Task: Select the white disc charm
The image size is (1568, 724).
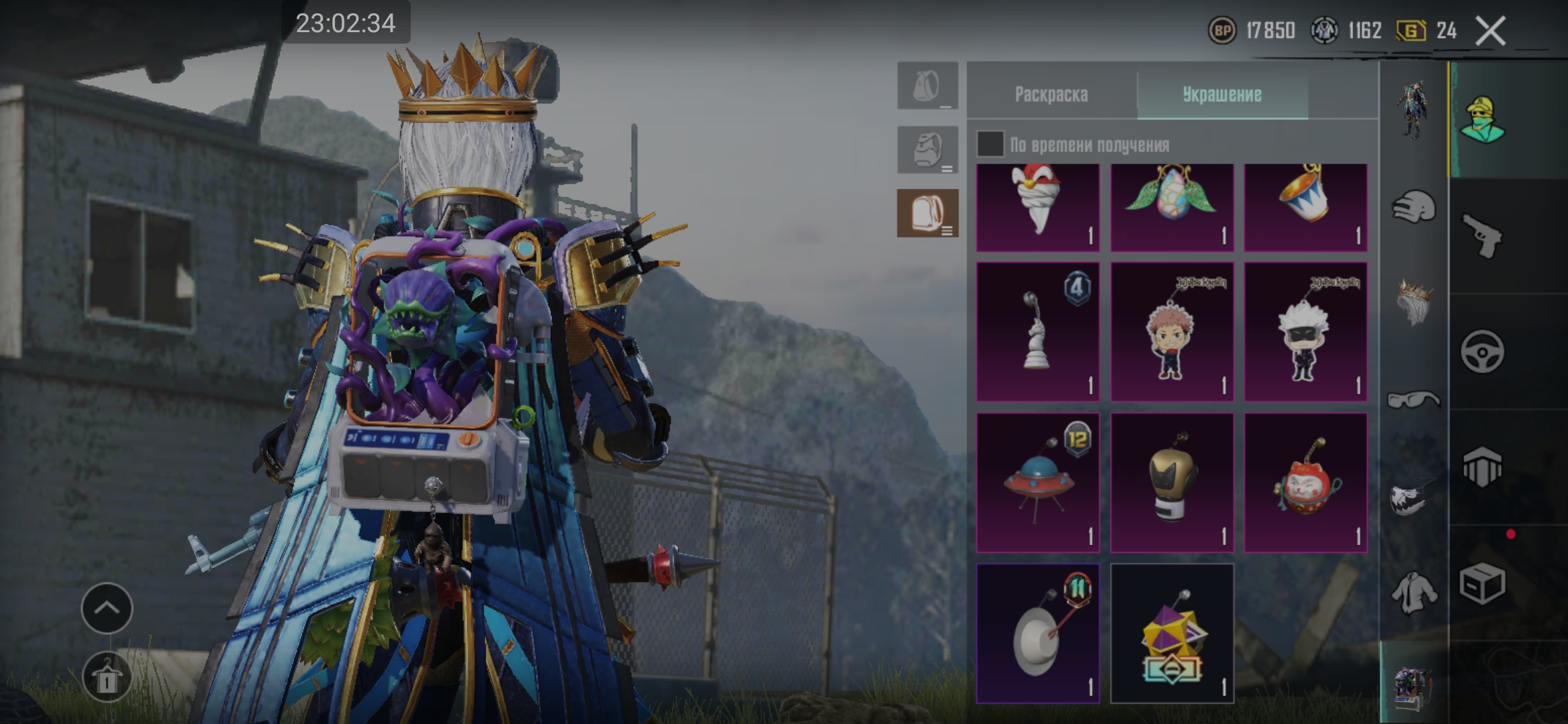Action: click(1037, 633)
